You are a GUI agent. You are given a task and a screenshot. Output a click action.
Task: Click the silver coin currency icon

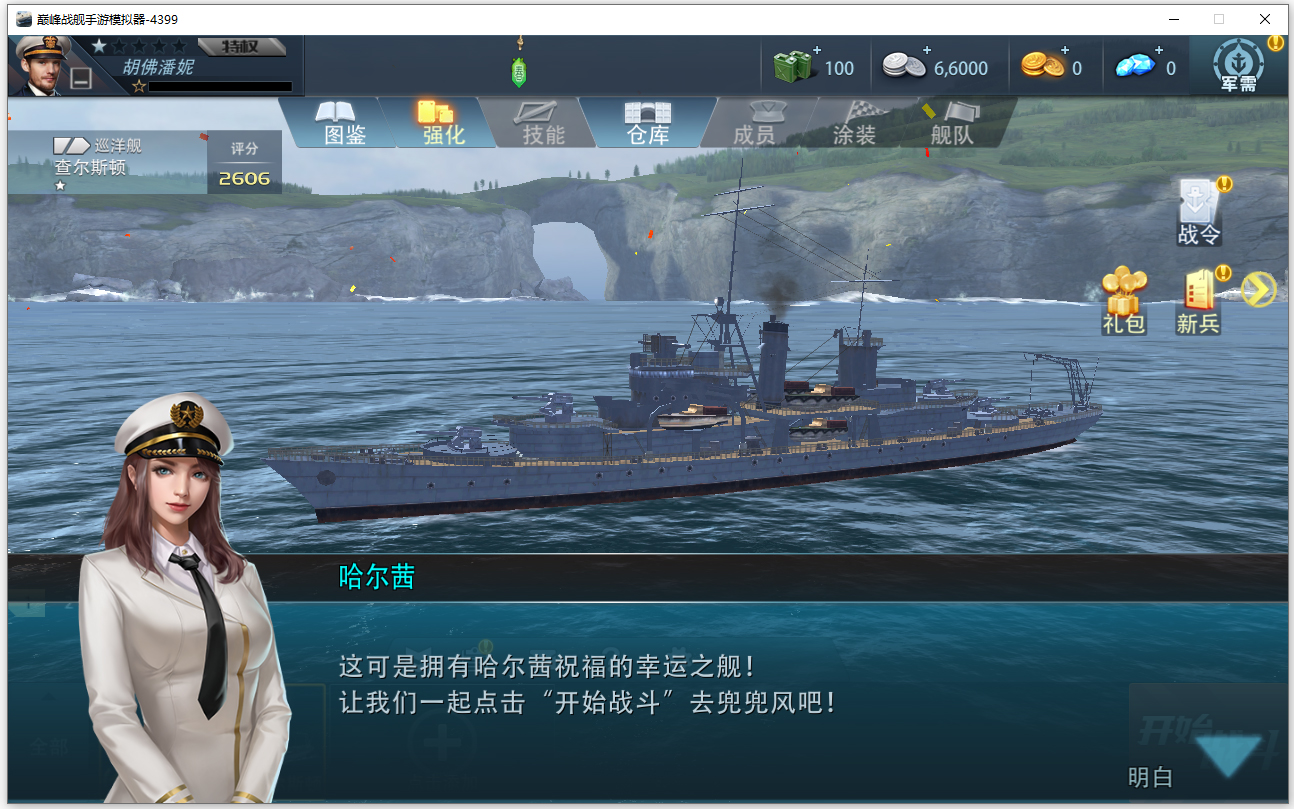[x=905, y=65]
